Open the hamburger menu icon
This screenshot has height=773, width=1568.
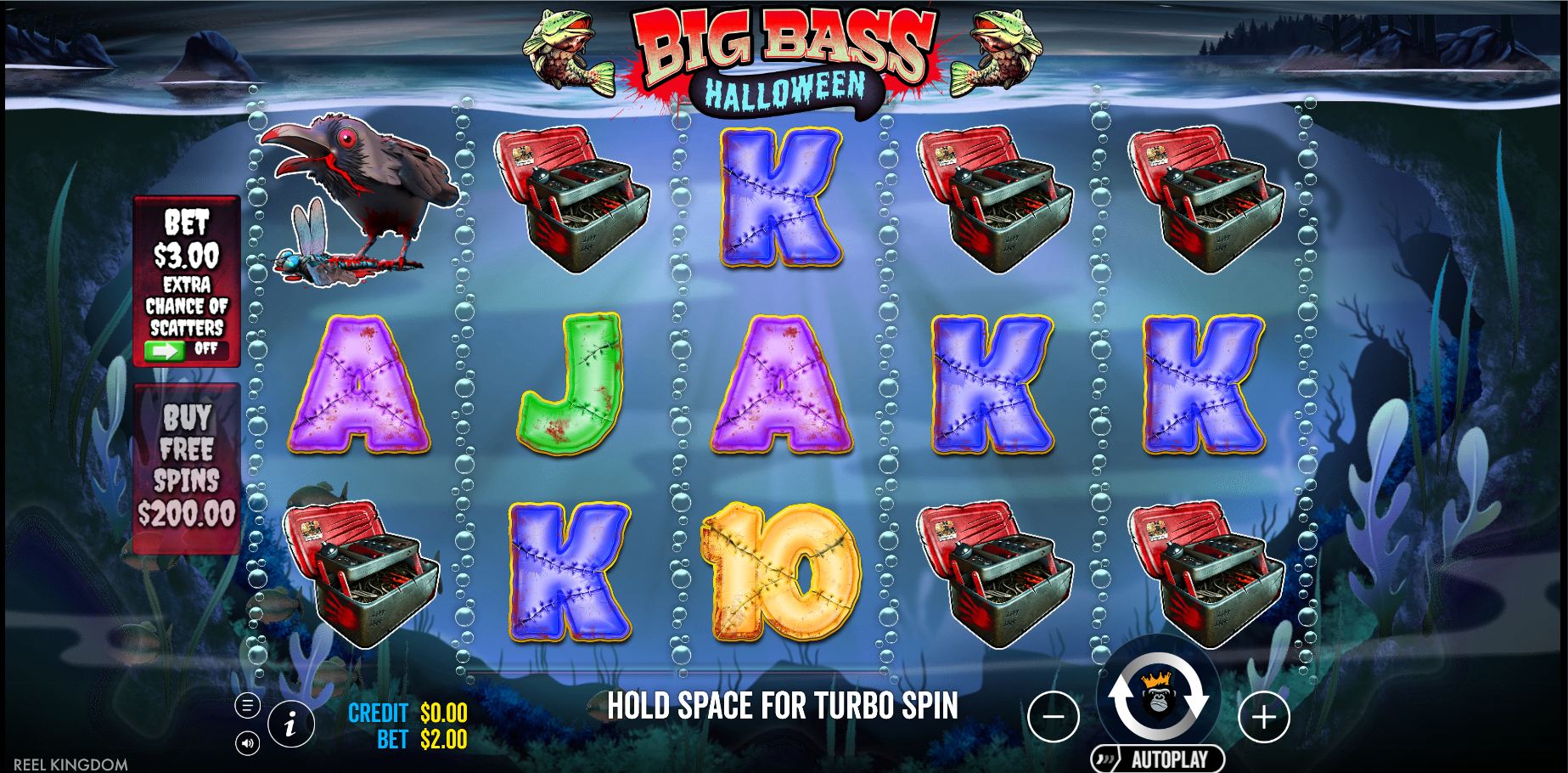point(247,703)
